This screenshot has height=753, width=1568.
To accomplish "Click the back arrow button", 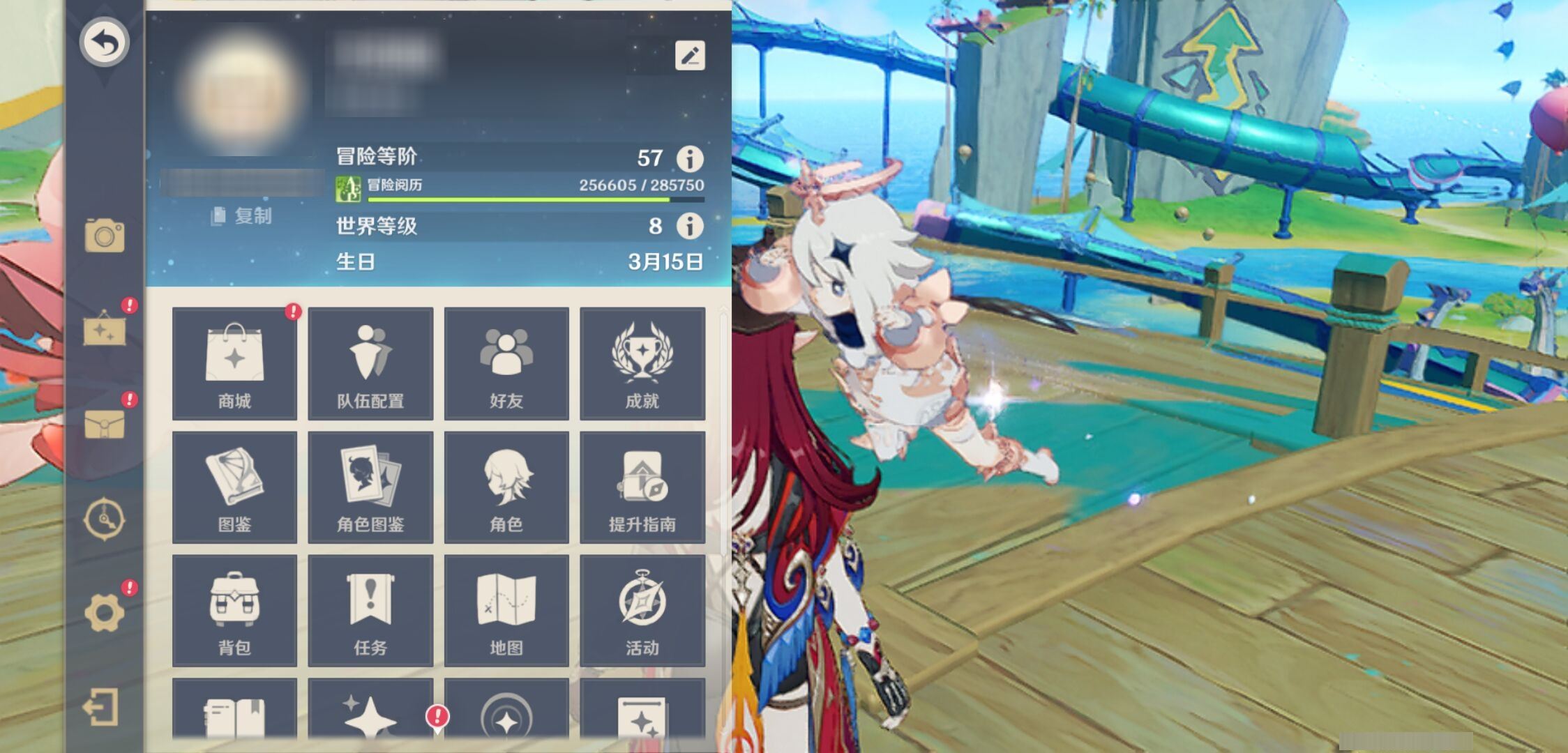I will click(105, 42).
